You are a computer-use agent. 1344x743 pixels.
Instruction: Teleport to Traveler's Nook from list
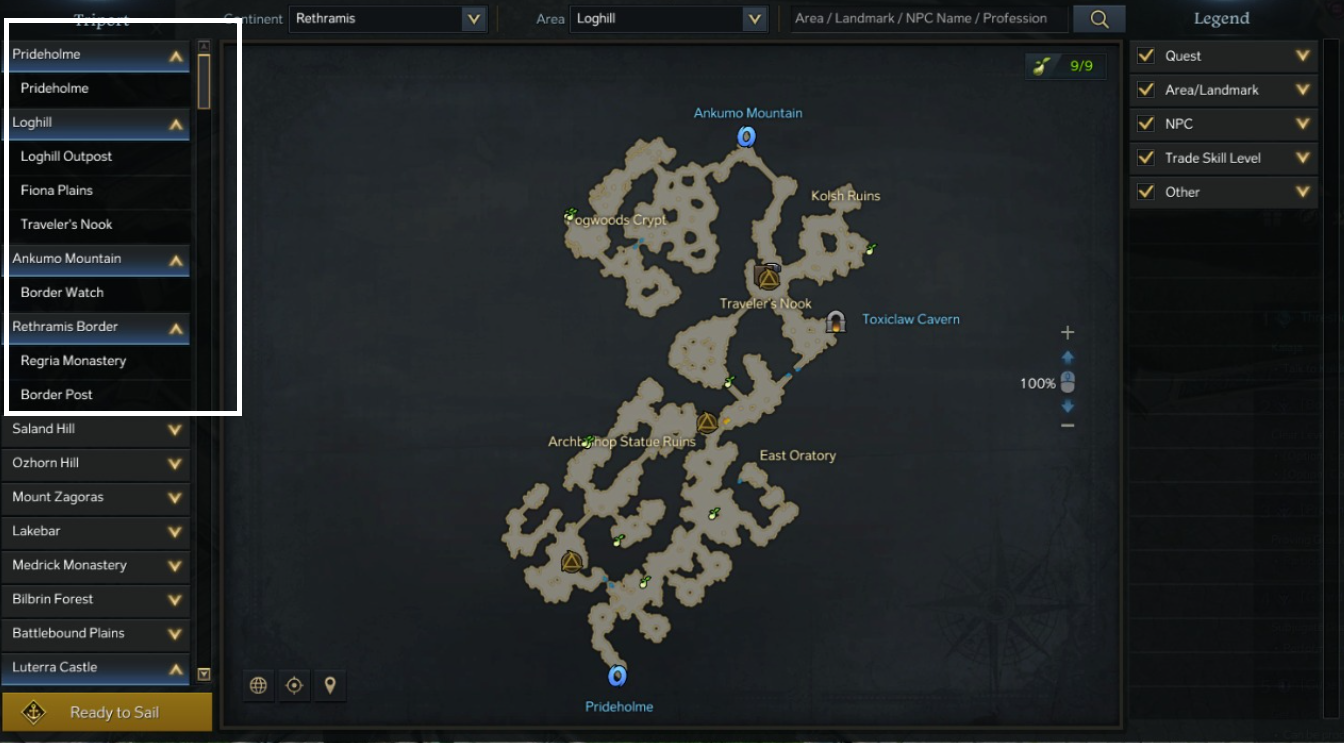tap(67, 224)
